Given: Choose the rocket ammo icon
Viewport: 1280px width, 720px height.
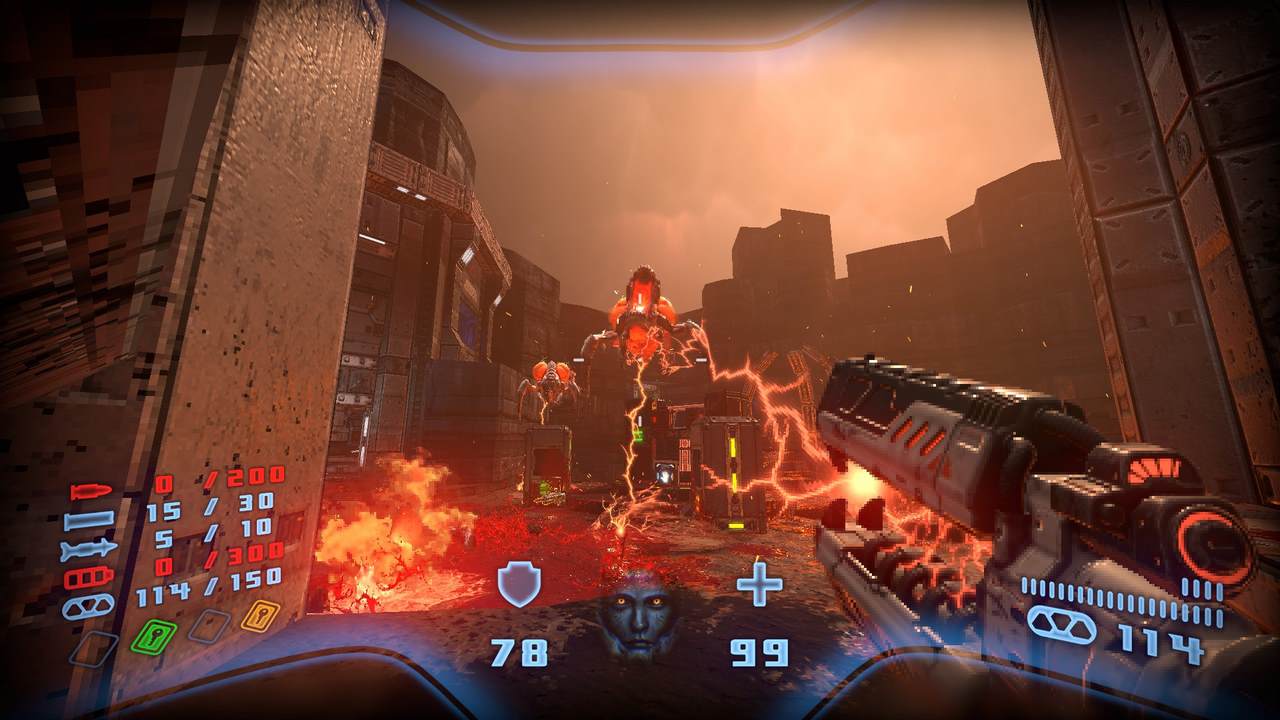Looking at the screenshot, I should pos(89,549).
